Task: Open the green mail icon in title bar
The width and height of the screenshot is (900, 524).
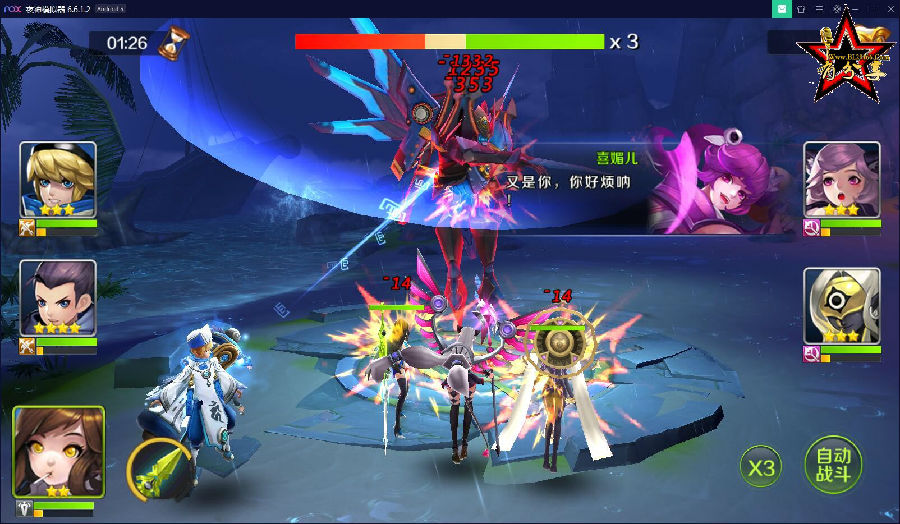Action: (781, 8)
